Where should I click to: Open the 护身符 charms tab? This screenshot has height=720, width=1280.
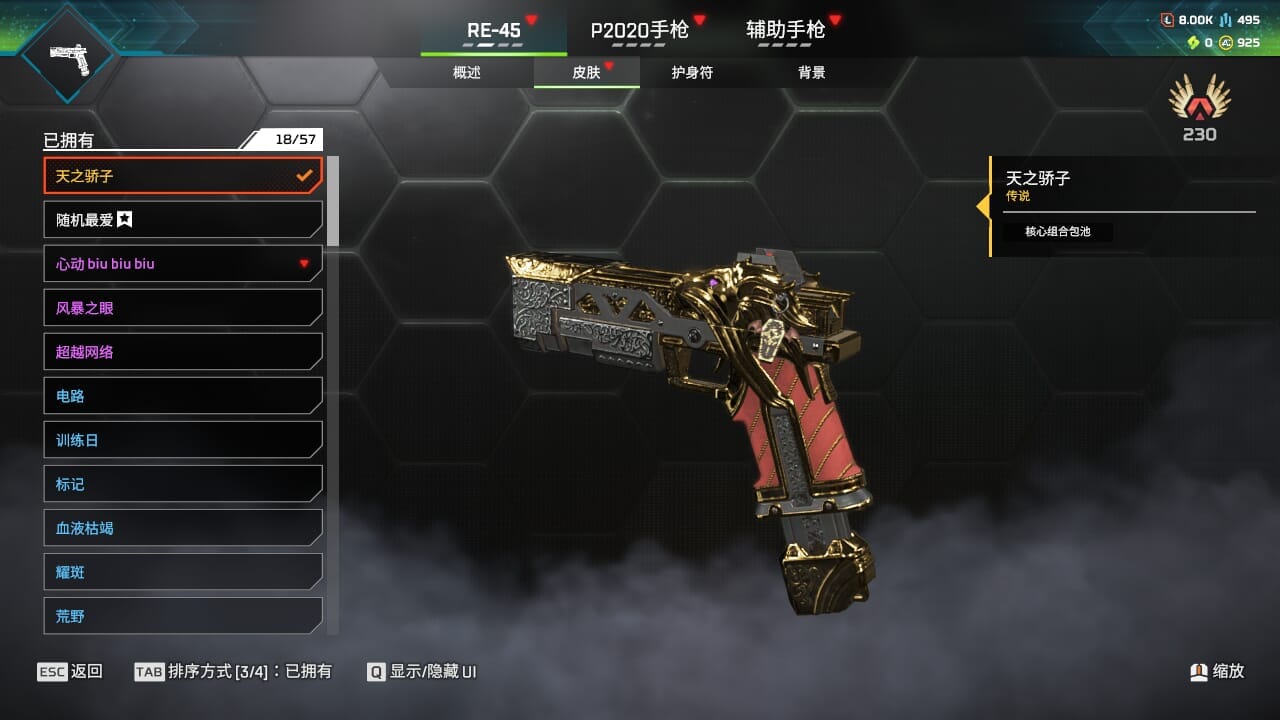[692, 73]
